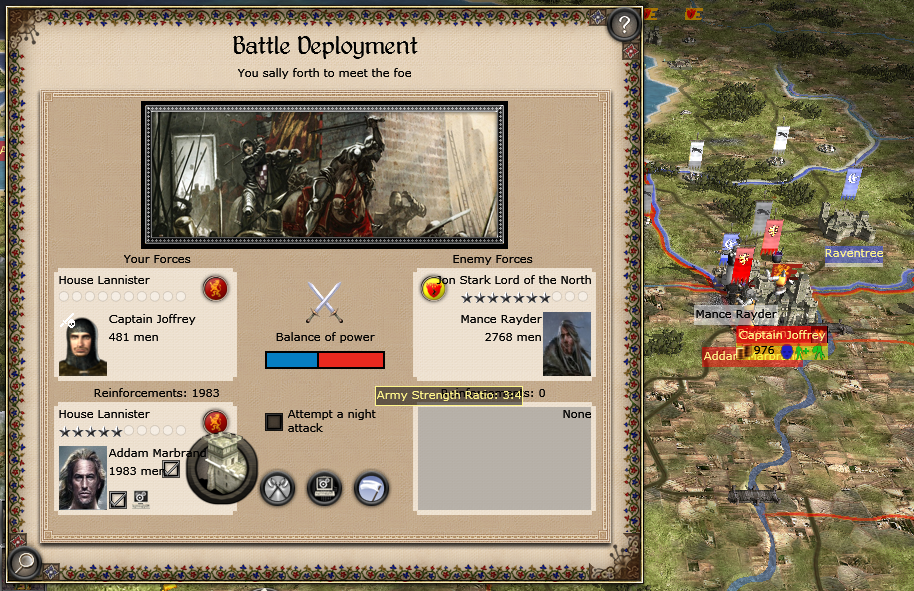Open the help question mark button
Viewport: 914px width, 591px height.
(624, 24)
